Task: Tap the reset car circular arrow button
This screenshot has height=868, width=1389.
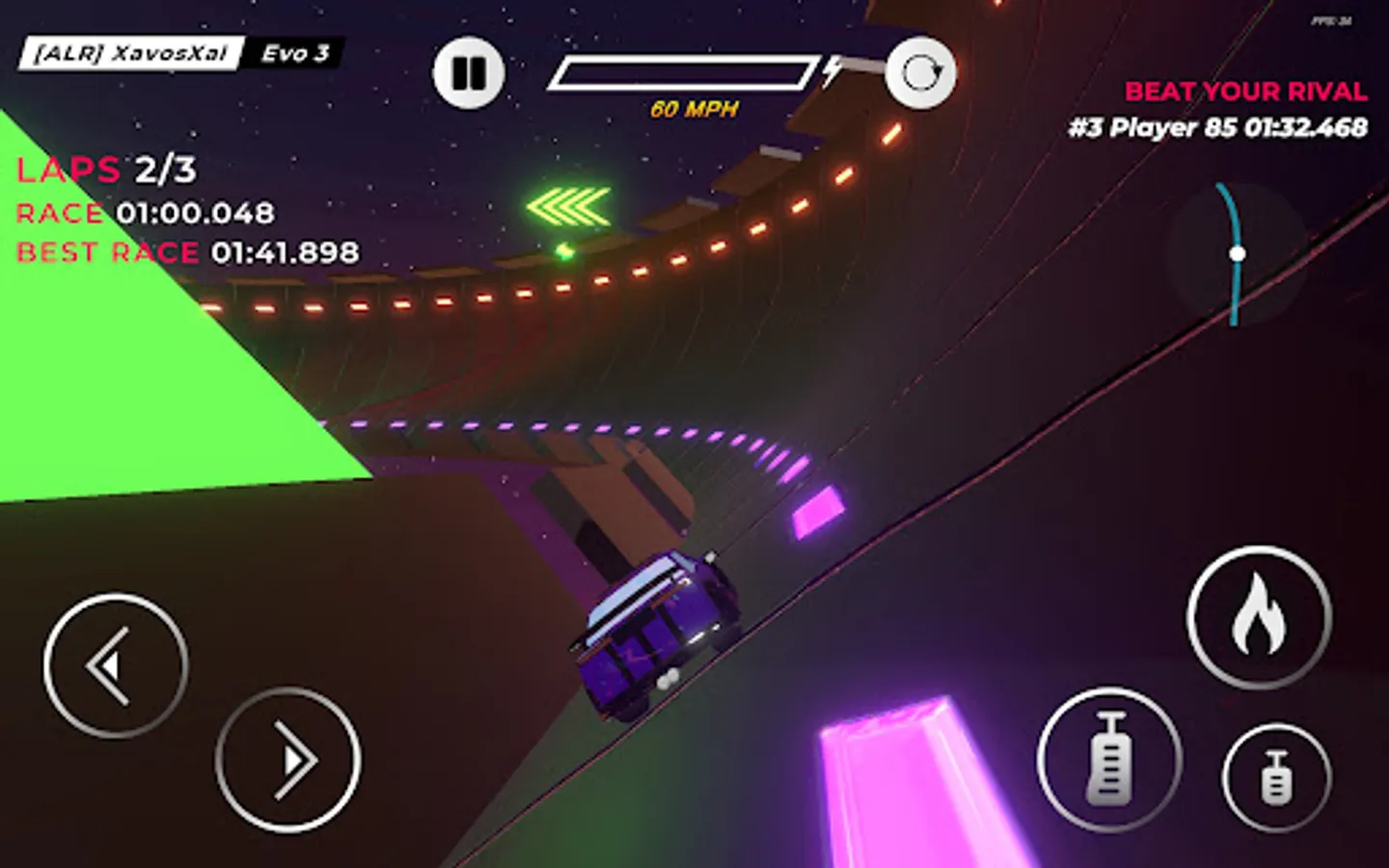Action: pos(920,72)
